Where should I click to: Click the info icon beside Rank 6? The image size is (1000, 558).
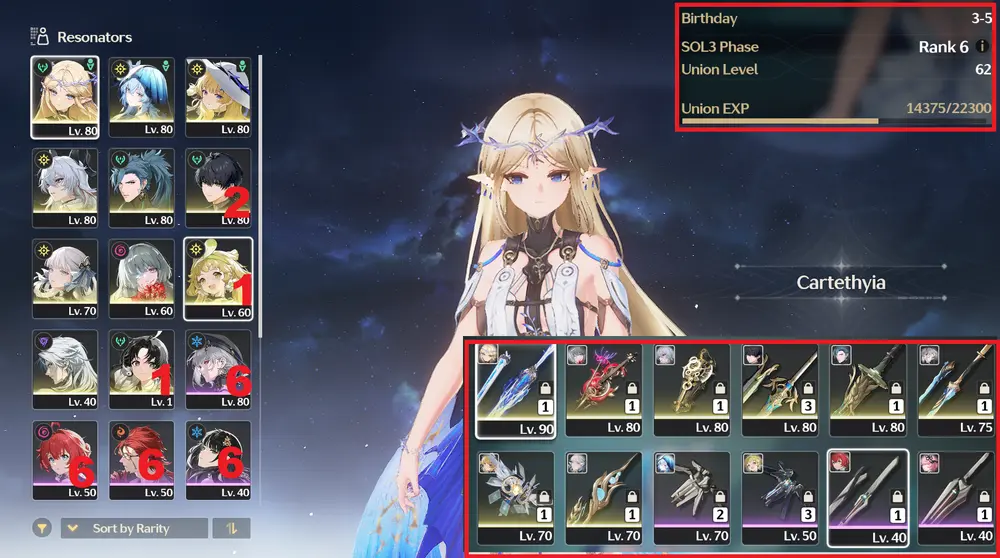click(x=982, y=47)
